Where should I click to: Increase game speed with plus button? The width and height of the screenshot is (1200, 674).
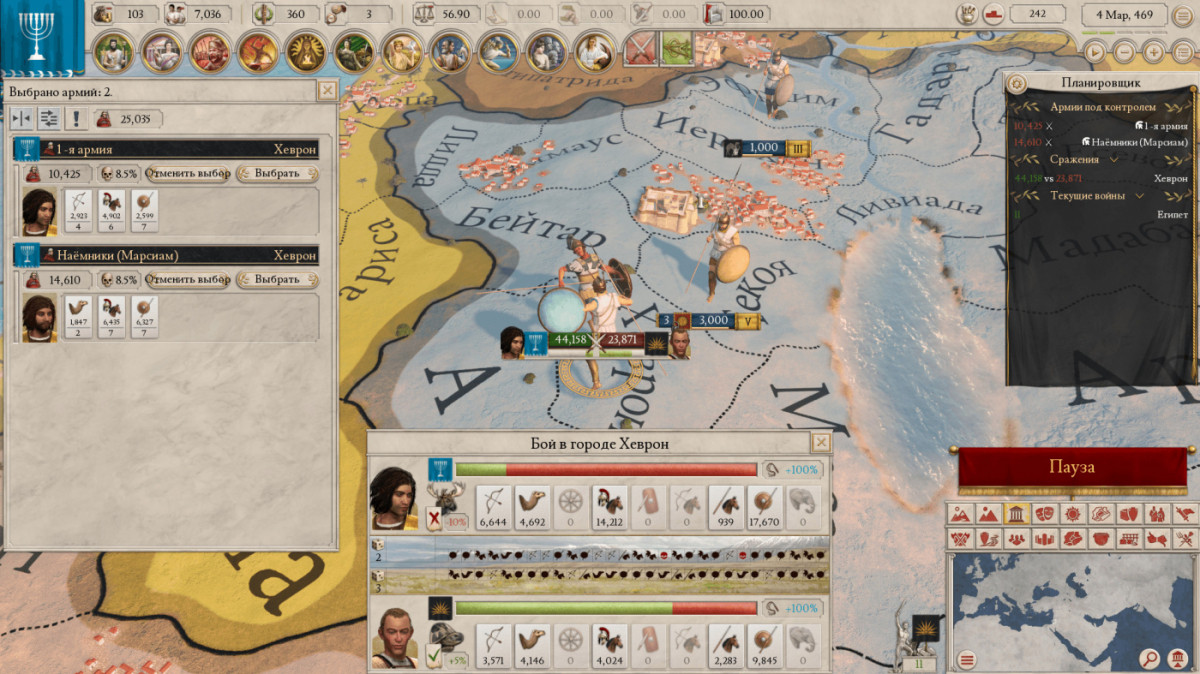click(1154, 52)
